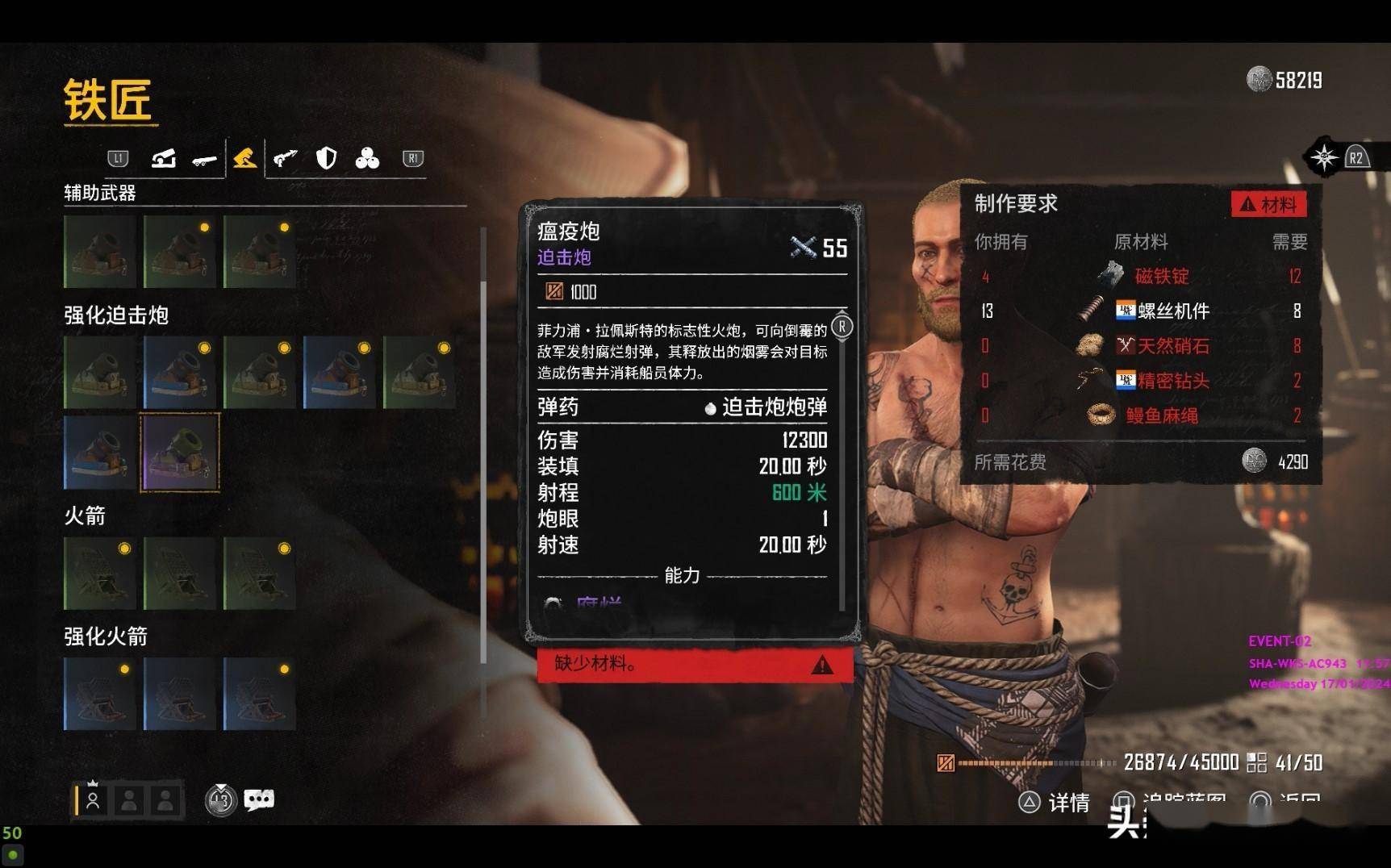Viewport: 1391px width, 868px height.
Task: Switch to the ballista weapon category tab
Action: (x=164, y=158)
